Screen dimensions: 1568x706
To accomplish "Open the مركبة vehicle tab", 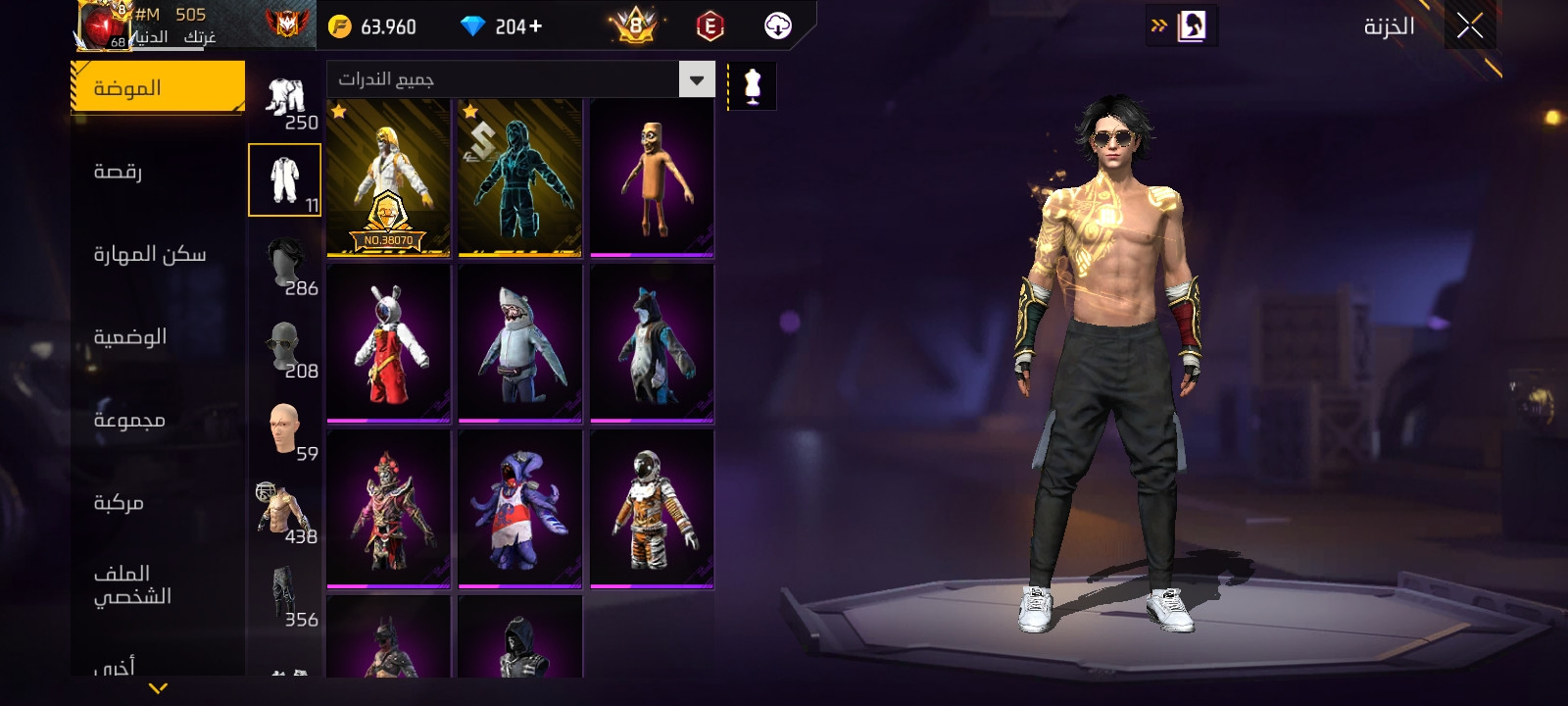I will click(119, 502).
